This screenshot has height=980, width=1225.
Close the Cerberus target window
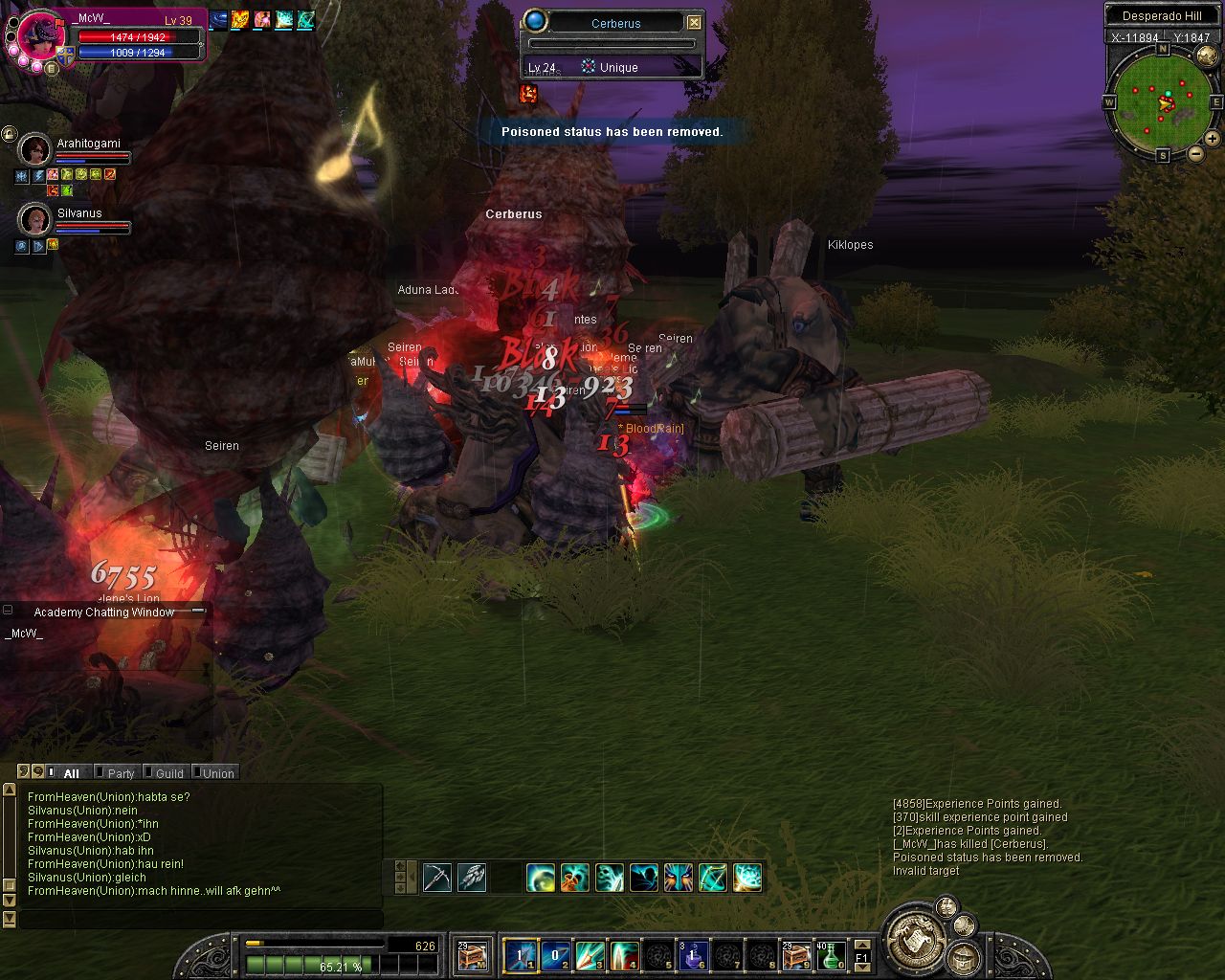point(695,23)
